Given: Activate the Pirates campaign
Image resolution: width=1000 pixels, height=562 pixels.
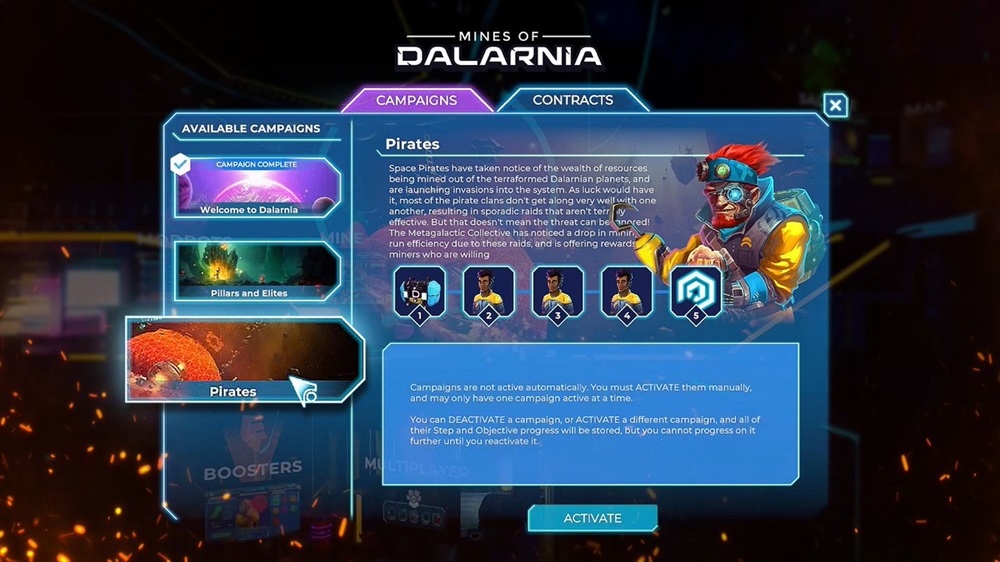Looking at the screenshot, I should tap(592, 518).
